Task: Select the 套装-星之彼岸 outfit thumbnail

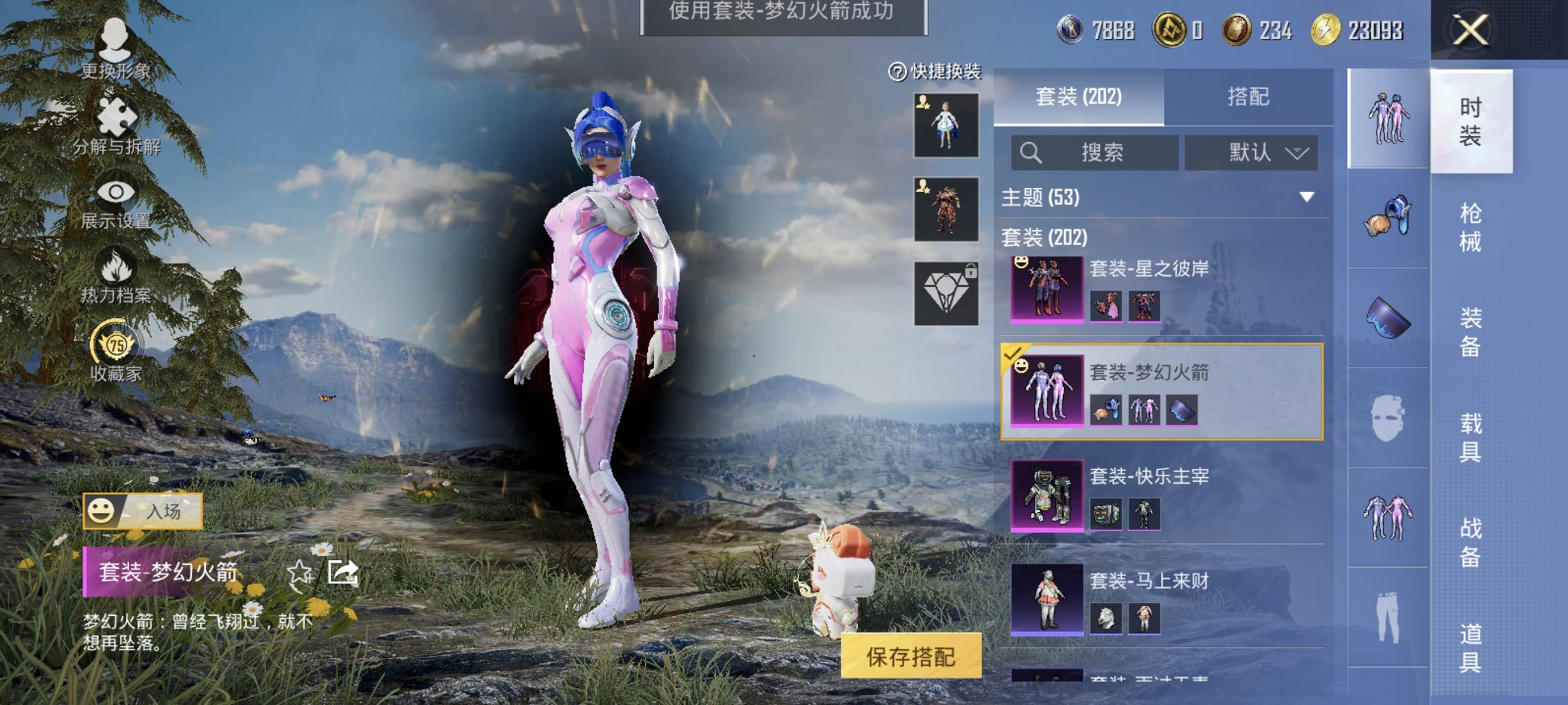Action: coord(1049,290)
